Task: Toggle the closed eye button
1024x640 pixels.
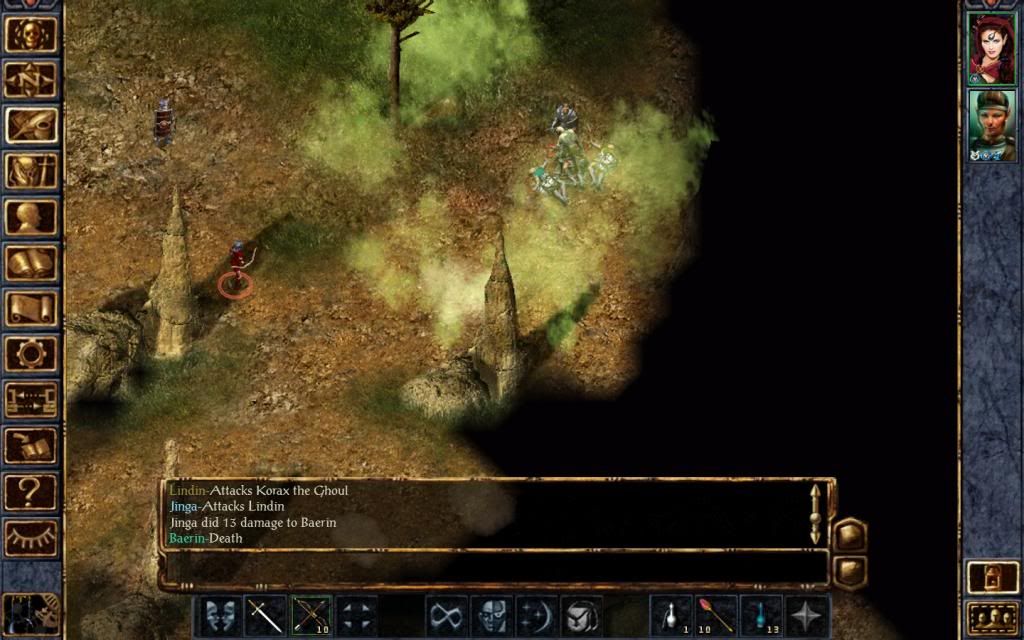Action: pyautogui.click(x=31, y=537)
